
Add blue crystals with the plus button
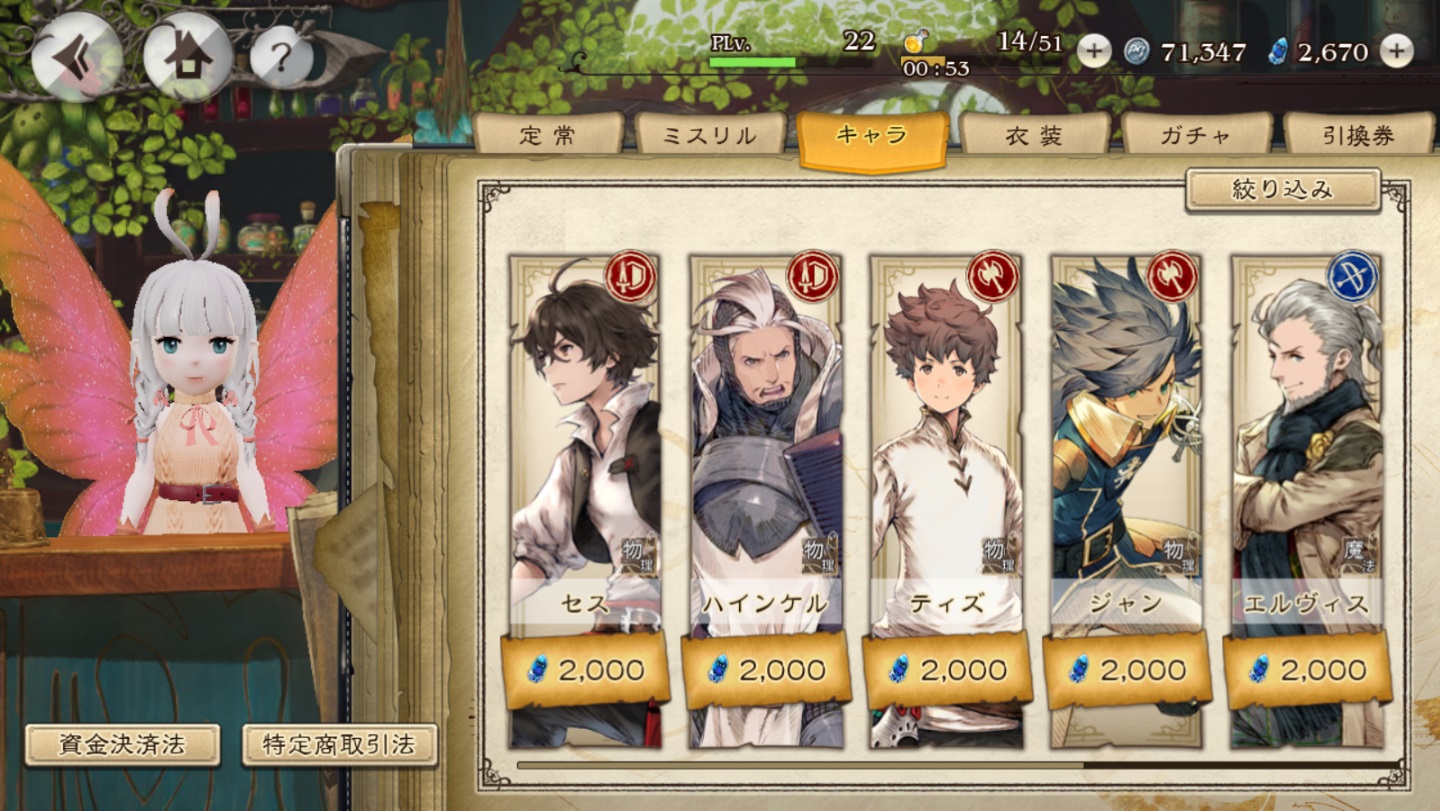click(1397, 51)
